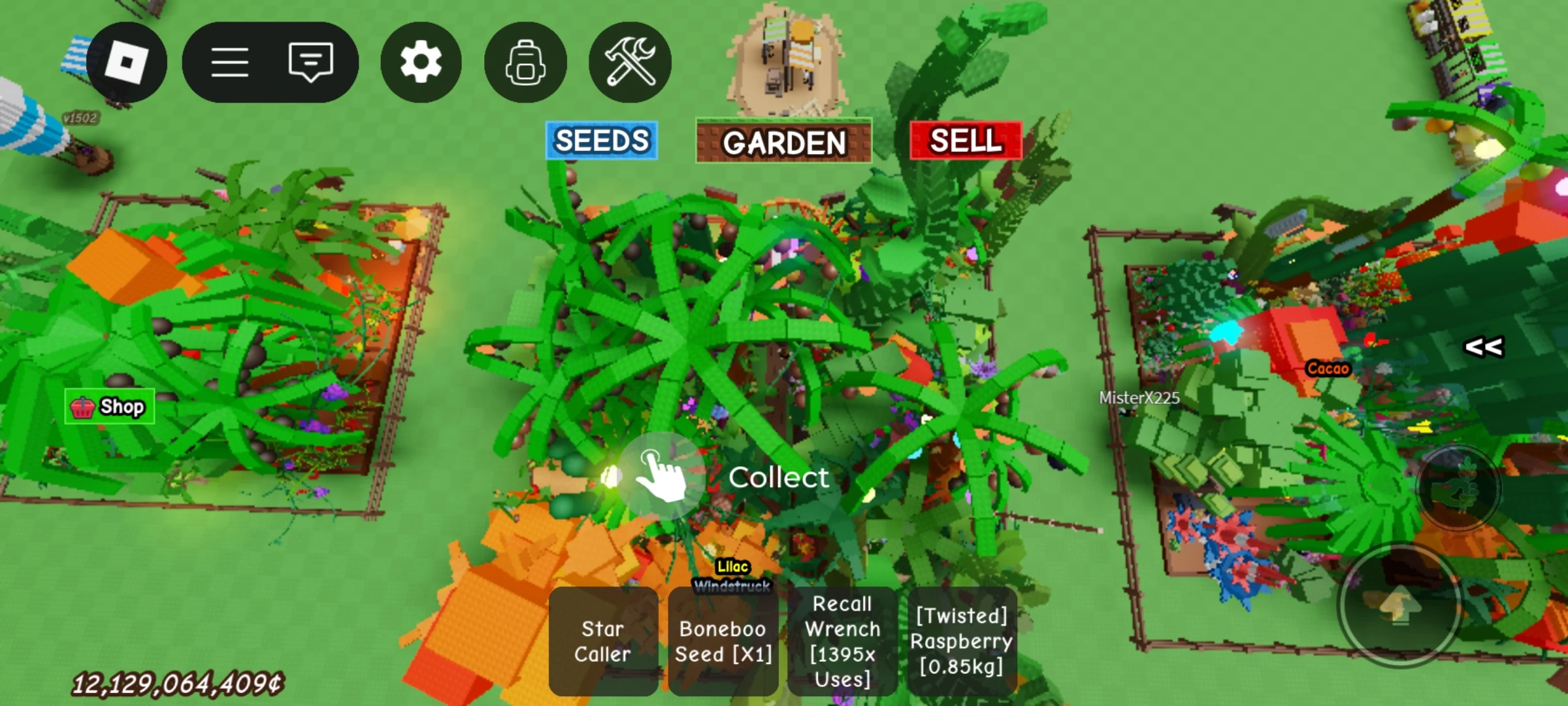The width and height of the screenshot is (1568, 706).
Task: Open the backpack inventory icon
Action: (x=525, y=60)
